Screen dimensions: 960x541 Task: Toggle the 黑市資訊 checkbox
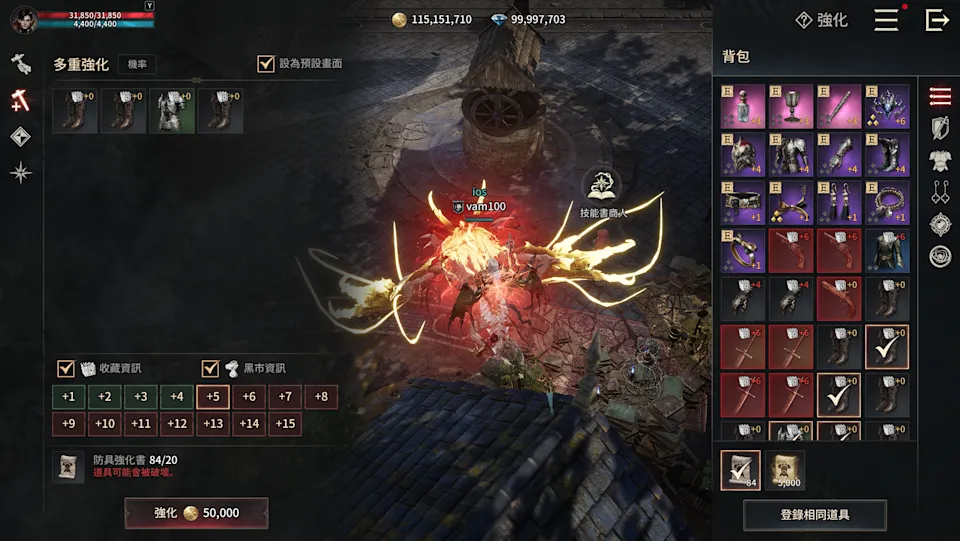[211, 368]
